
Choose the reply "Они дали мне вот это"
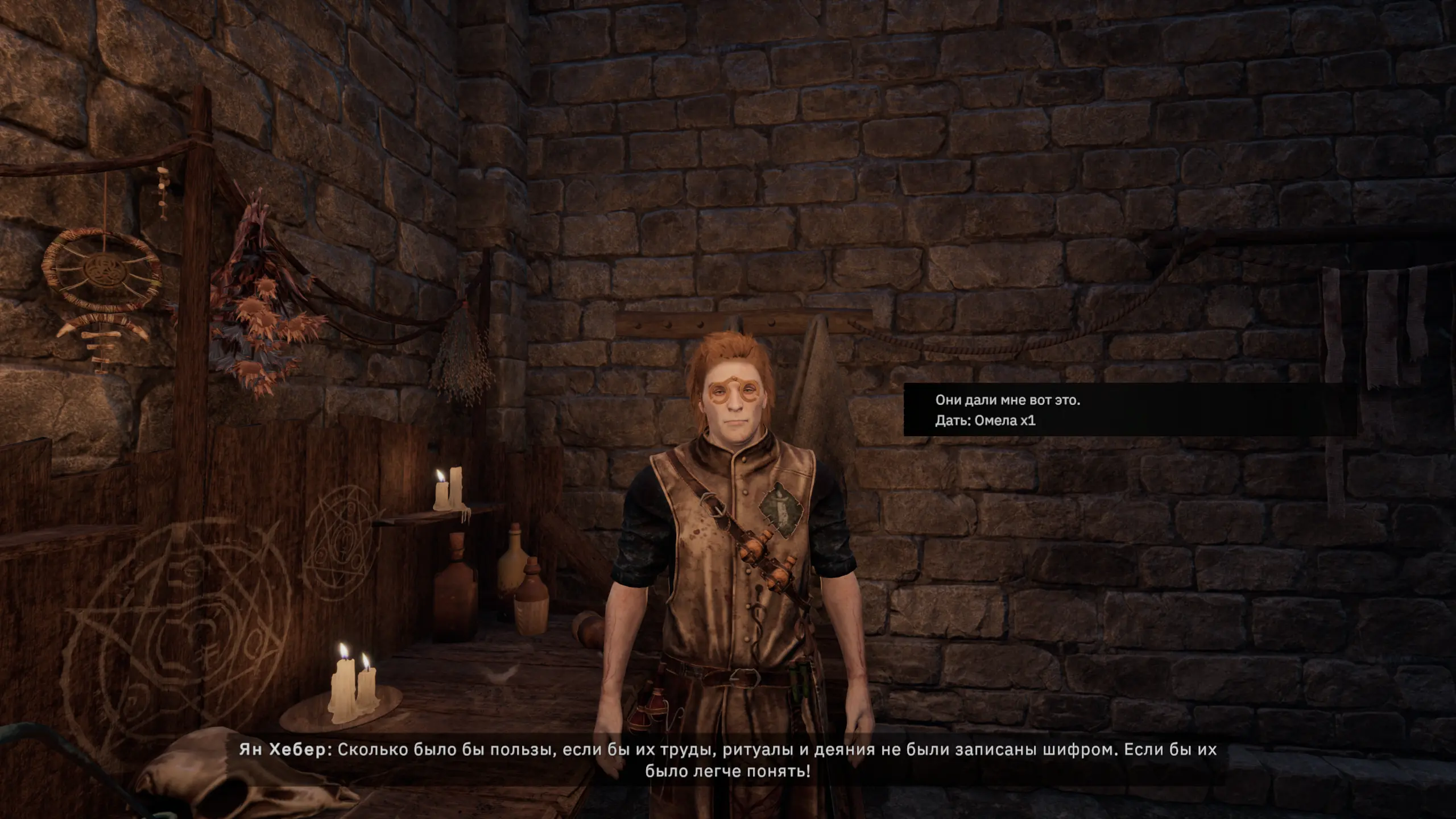(x=1007, y=400)
